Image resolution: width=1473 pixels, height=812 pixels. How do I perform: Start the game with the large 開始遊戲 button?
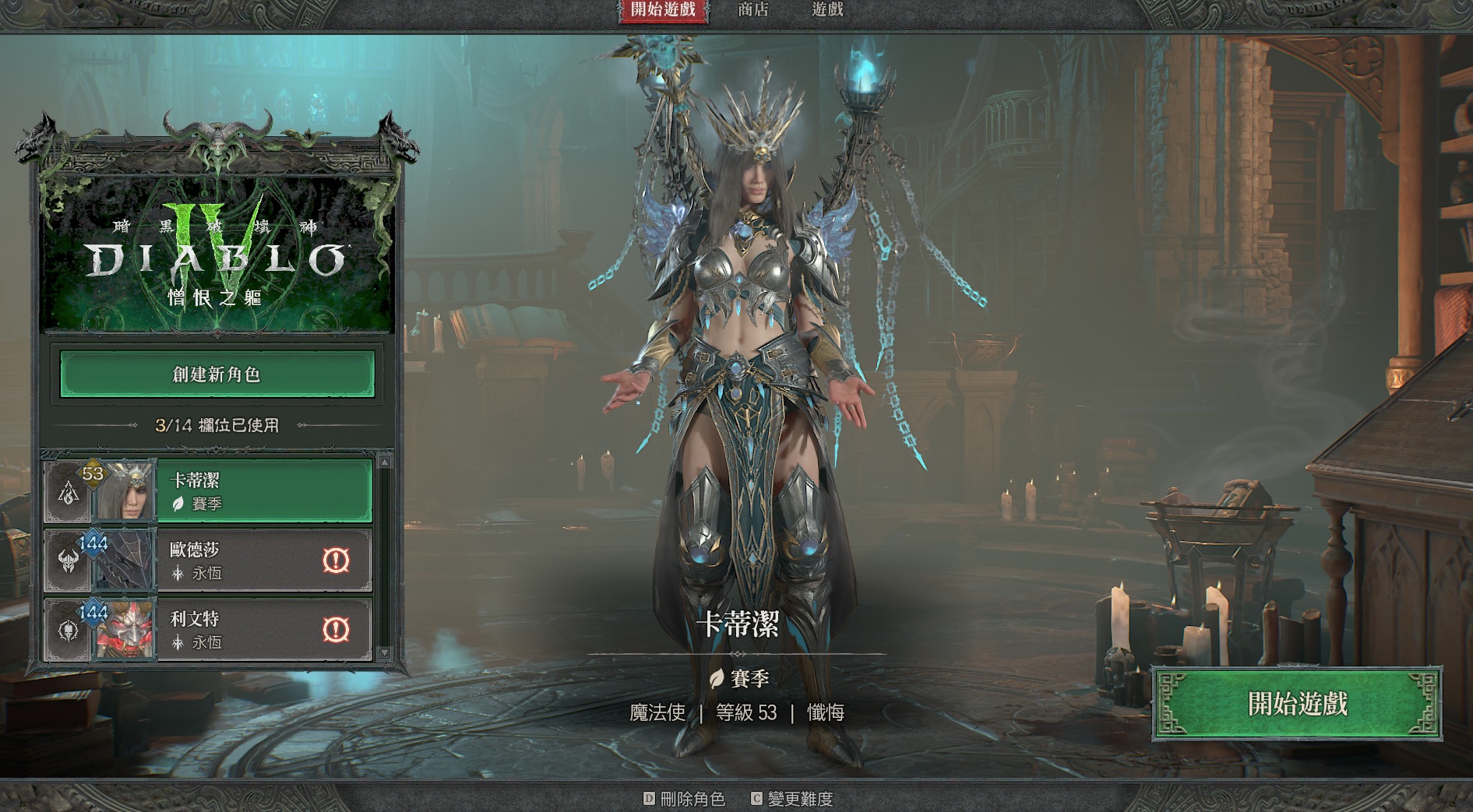pyautogui.click(x=1297, y=704)
